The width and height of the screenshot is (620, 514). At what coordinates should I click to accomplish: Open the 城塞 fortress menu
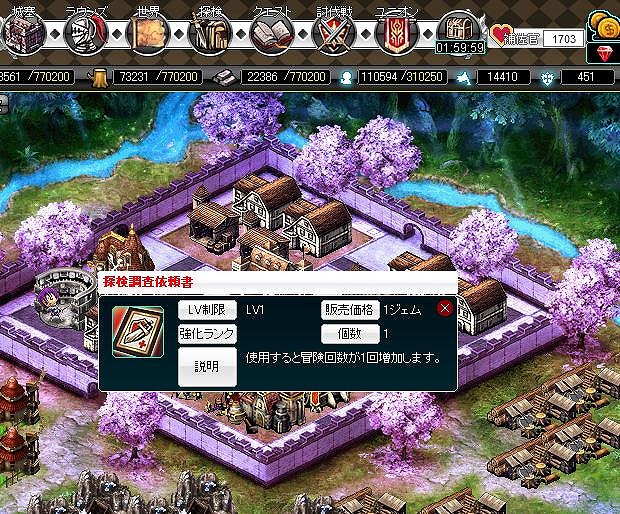pos(20,33)
